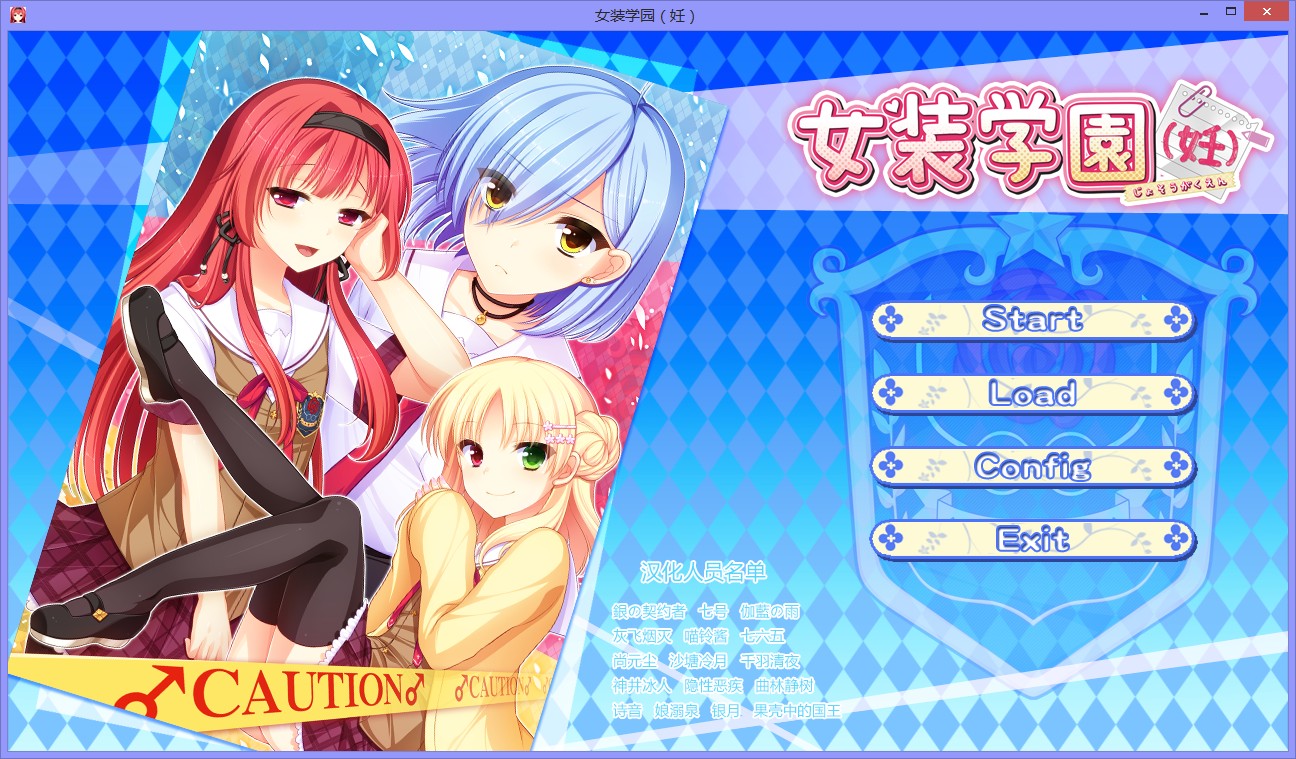Start a new game with the Start button
1296x759 pixels.
click(1034, 320)
